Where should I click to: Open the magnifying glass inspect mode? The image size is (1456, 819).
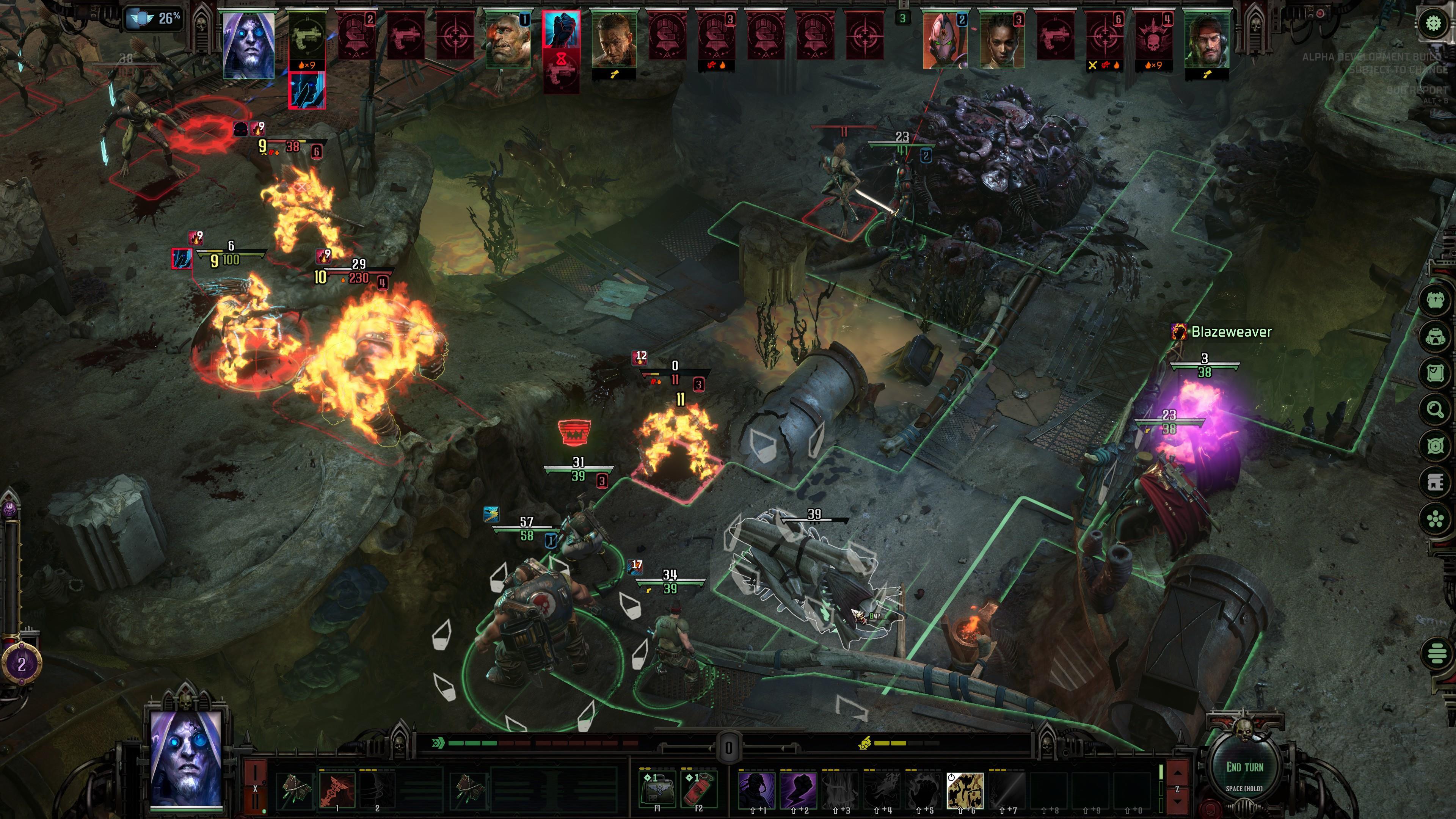tap(1435, 409)
